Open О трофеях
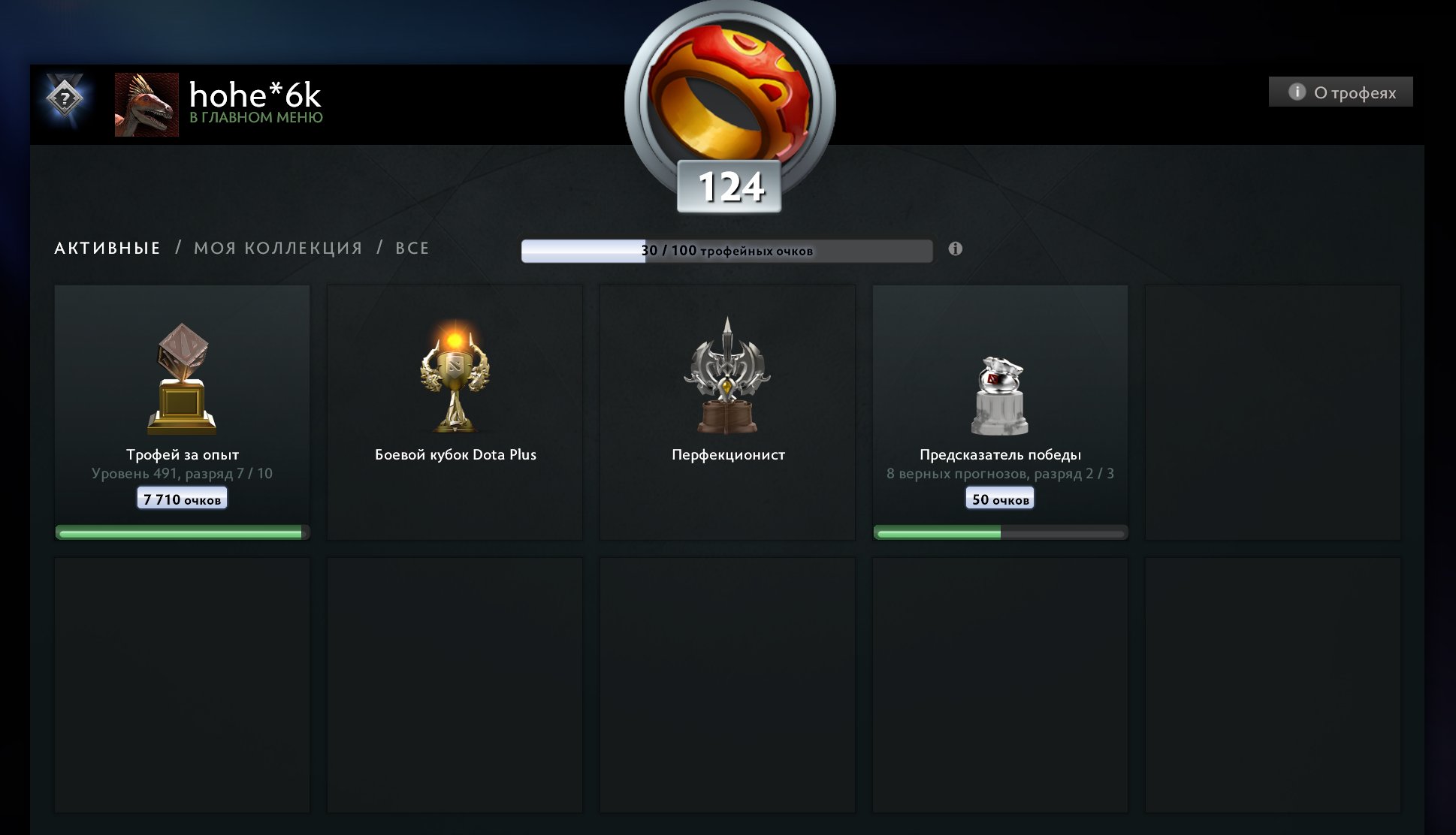1456x835 pixels. tap(1341, 92)
